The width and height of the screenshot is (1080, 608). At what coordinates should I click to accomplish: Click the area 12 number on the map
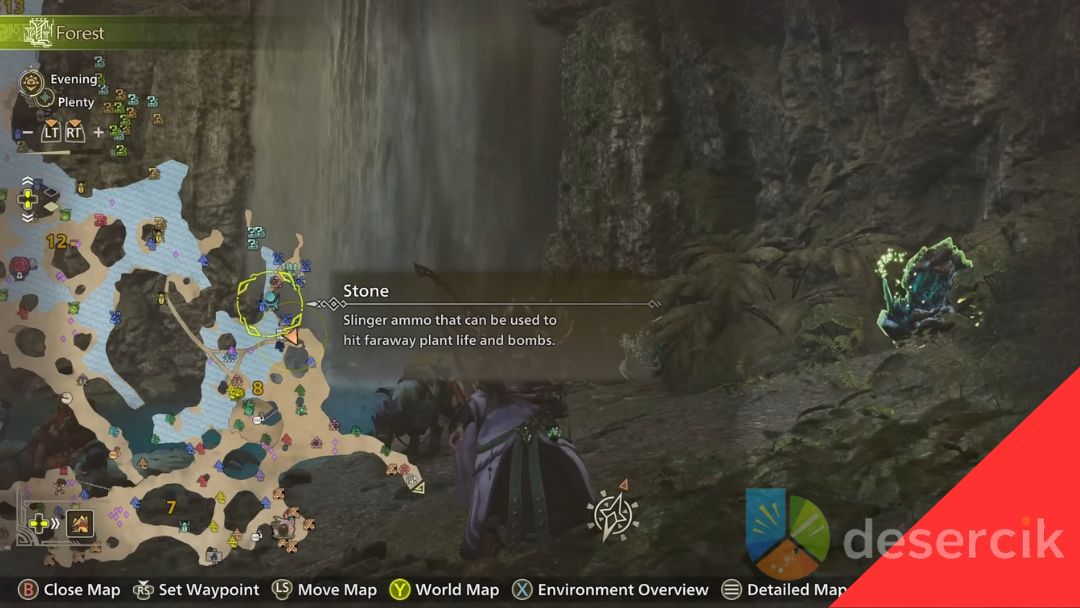pyautogui.click(x=56, y=241)
